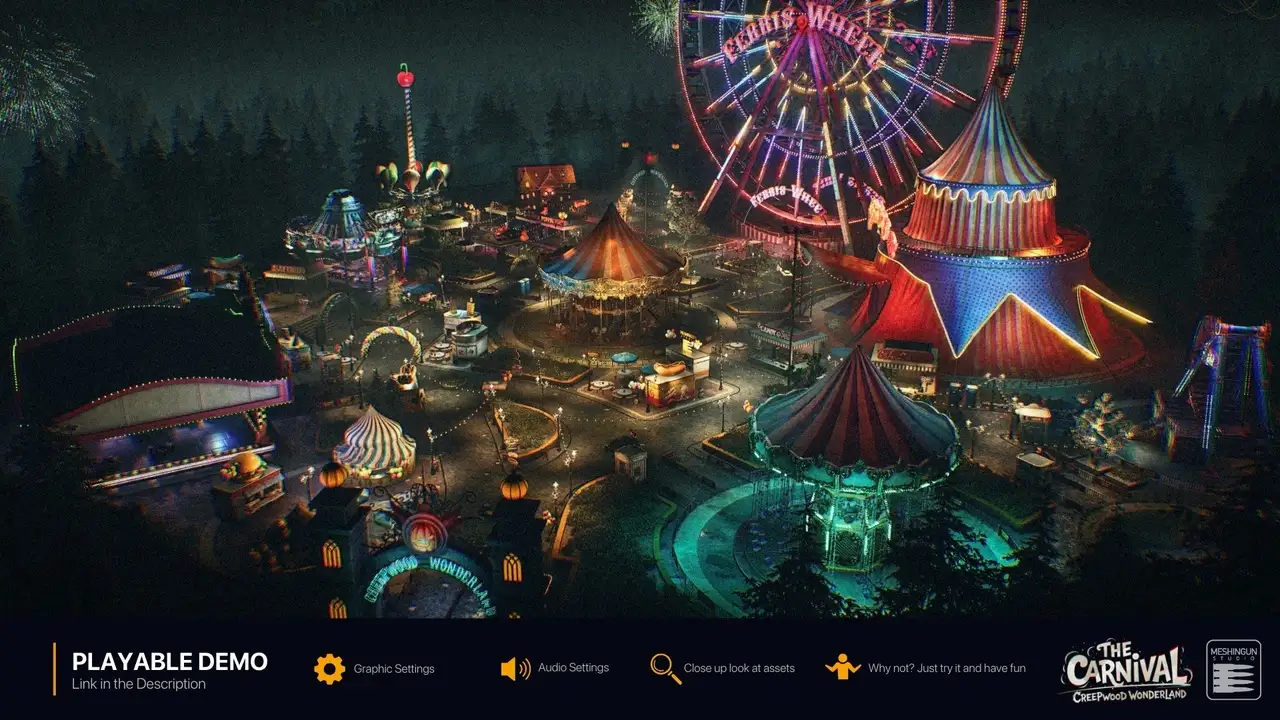Click The Carnival Creepwood Wonderland logo
Image resolution: width=1280 pixels, height=720 pixels.
click(1126, 672)
